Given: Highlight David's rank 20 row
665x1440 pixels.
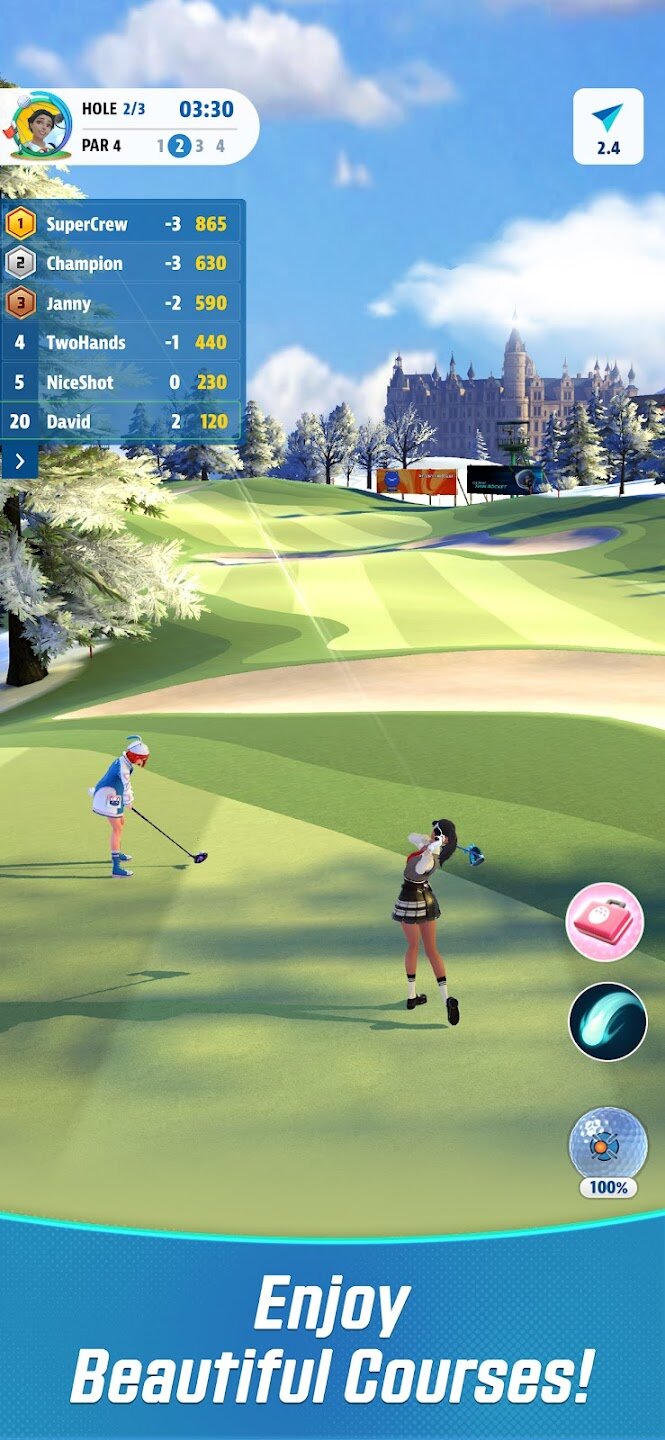Looking at the screenshot, I should click(122, 421).
